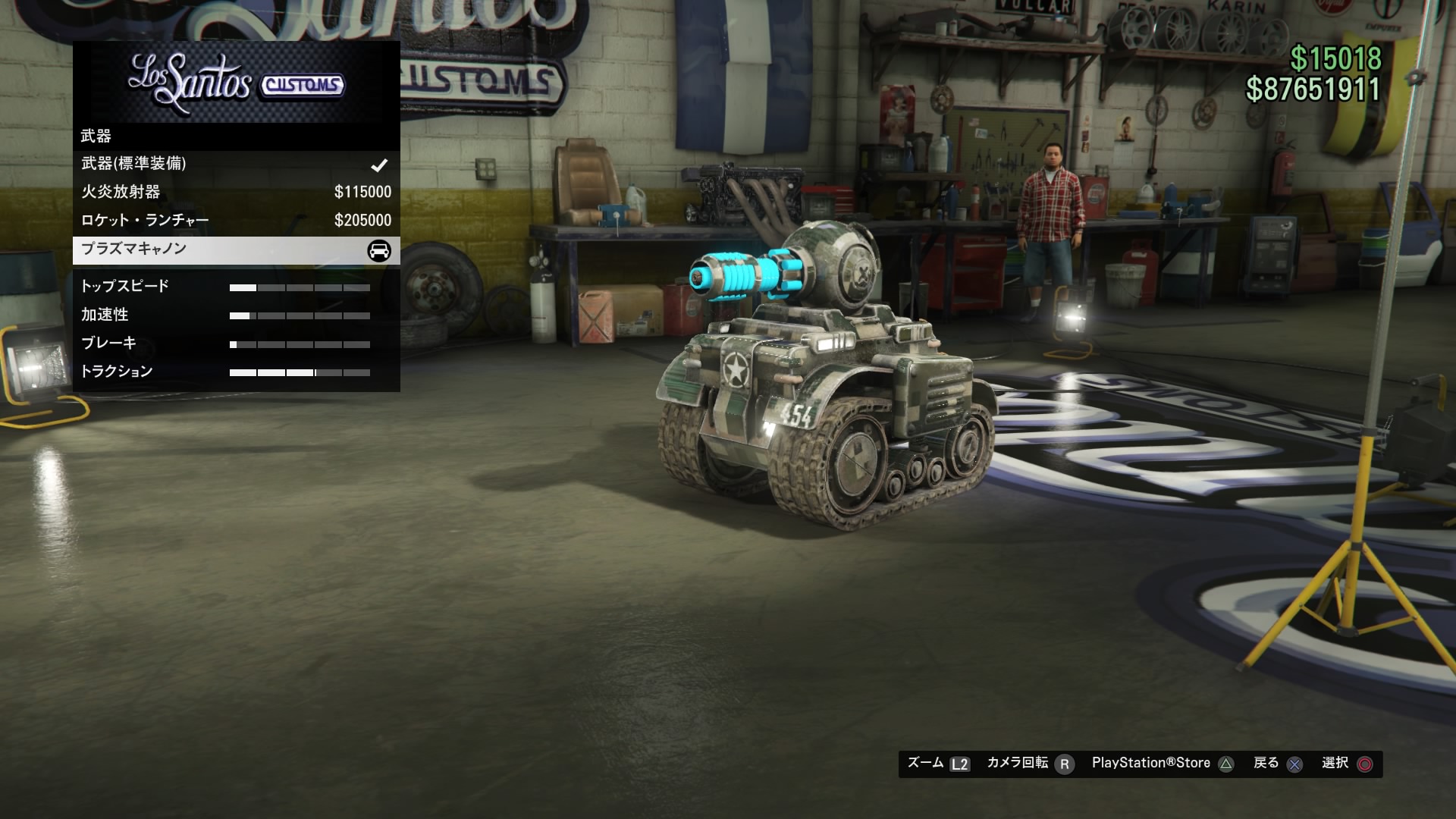Click the 戻る back button

click(x=1265, y=764)
